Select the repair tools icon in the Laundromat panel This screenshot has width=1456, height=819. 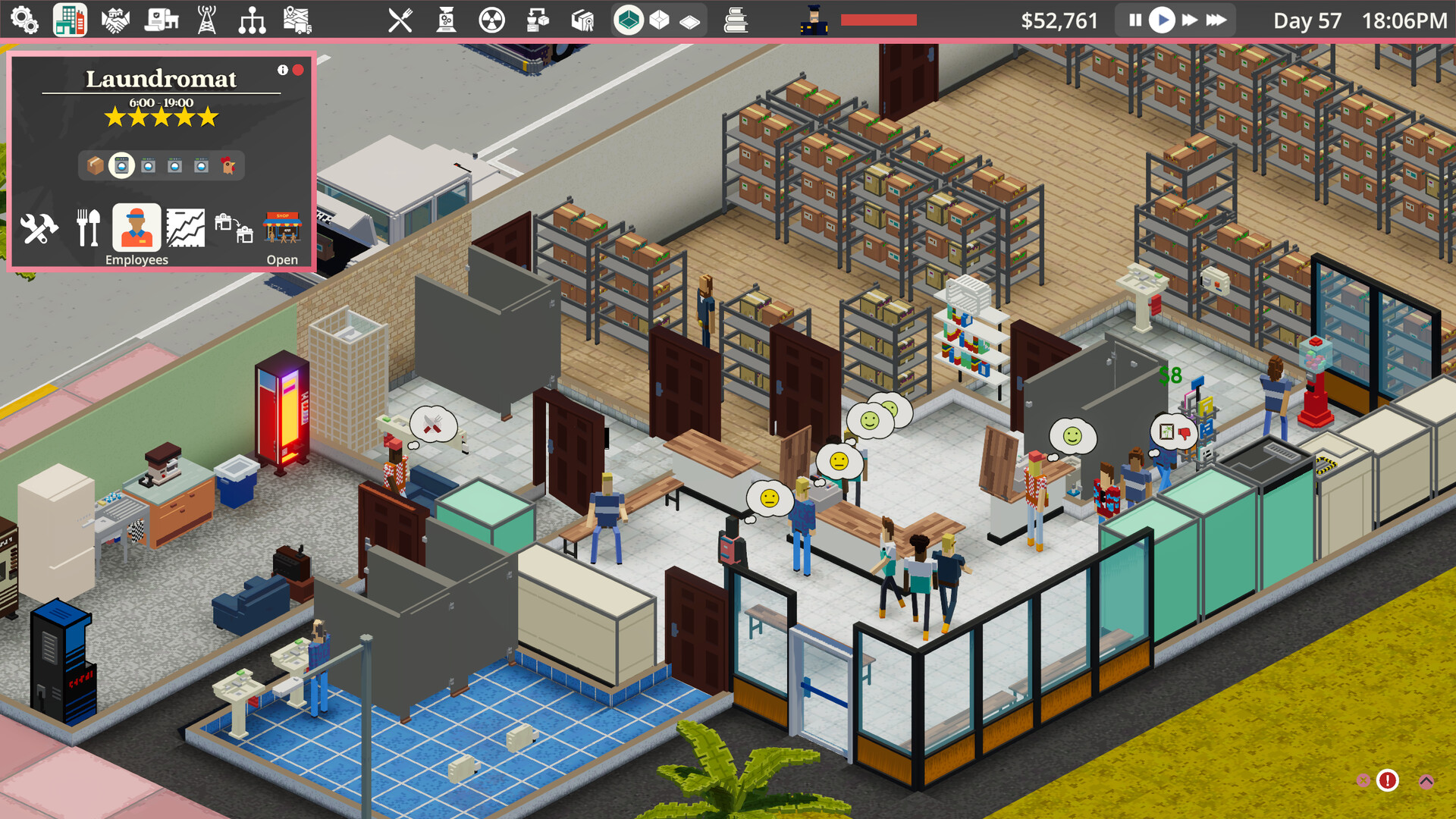pos(39,226)
